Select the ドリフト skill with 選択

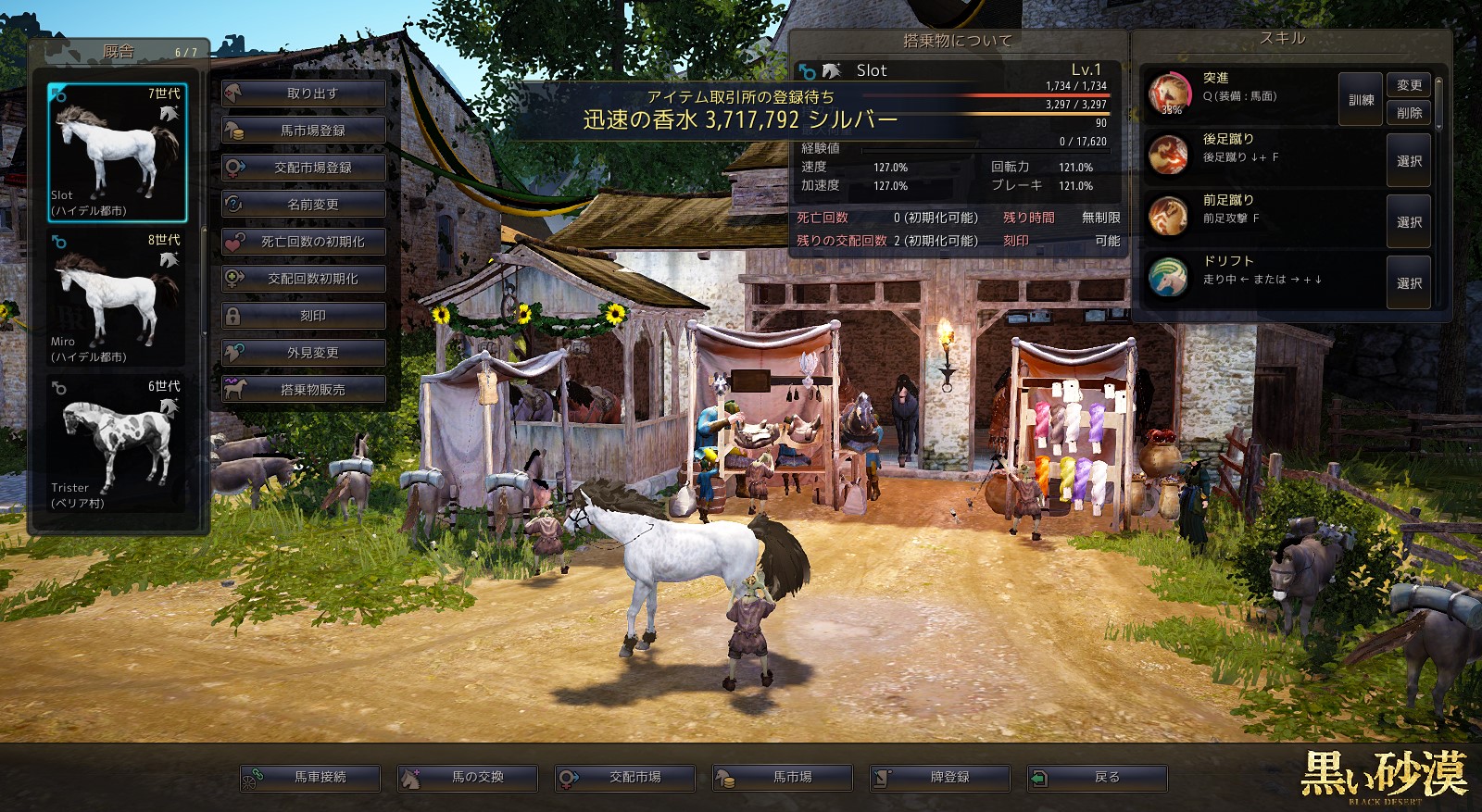coord(1409,283)
